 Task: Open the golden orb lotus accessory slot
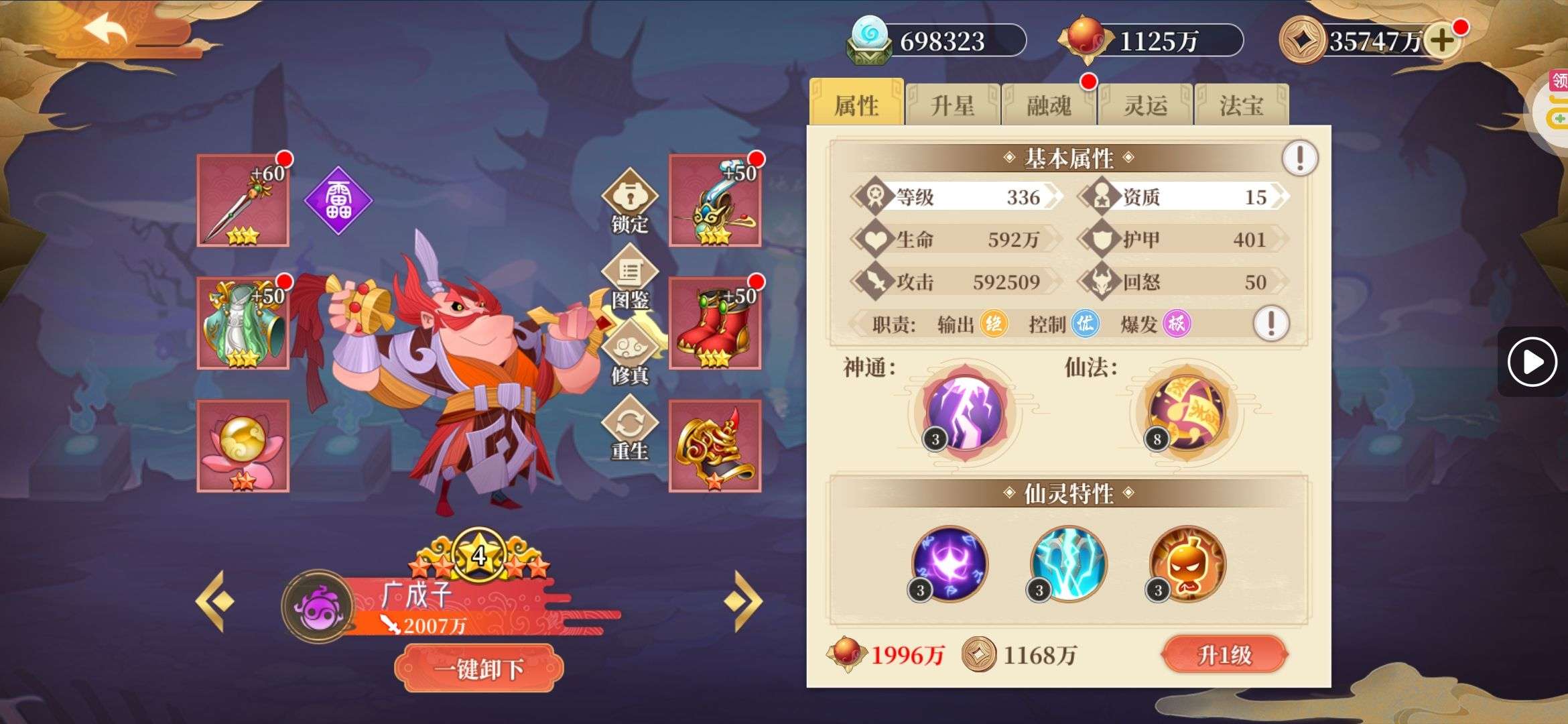[x=243, y=446]
